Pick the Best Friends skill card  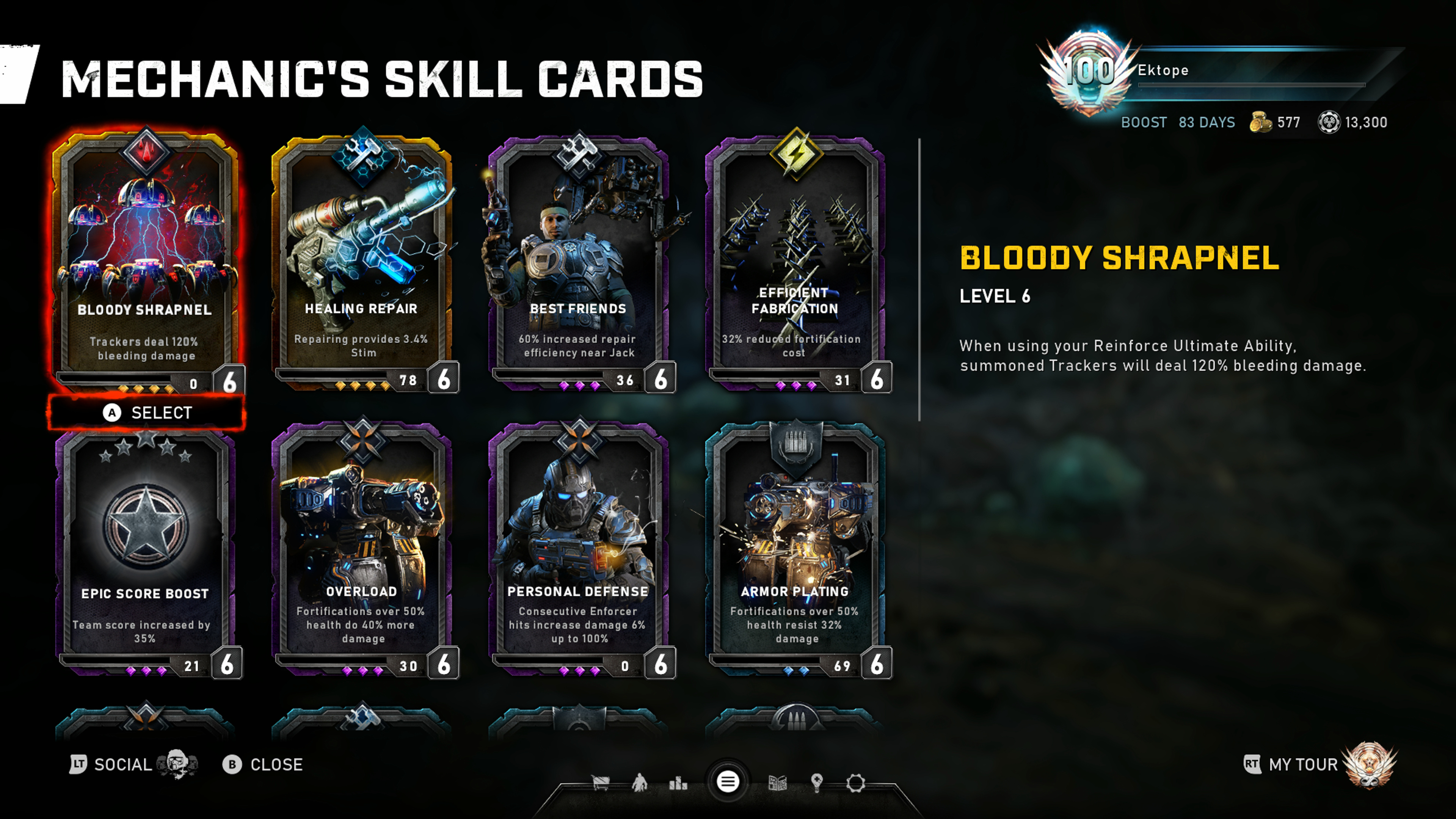click(x=578, y=260)
